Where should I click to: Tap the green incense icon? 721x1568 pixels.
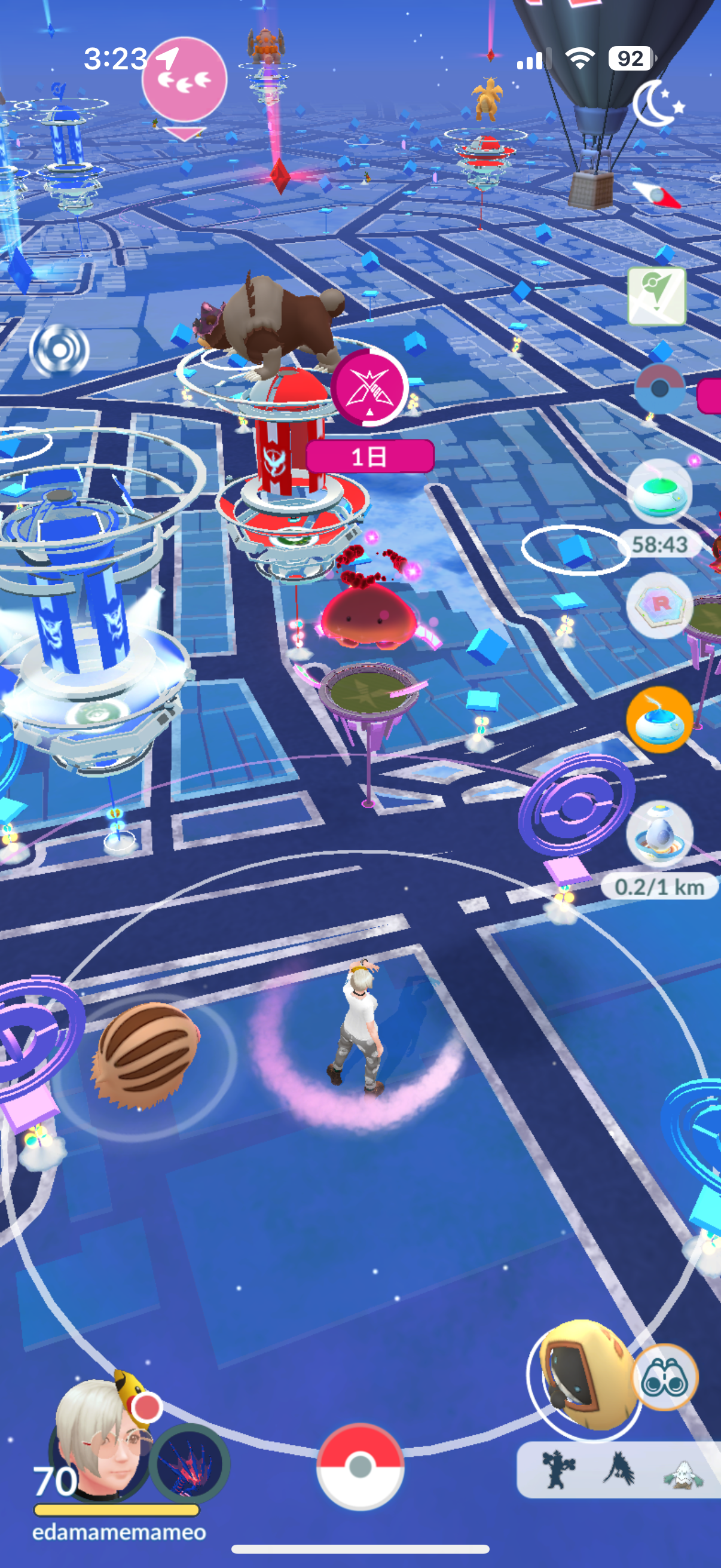click(659, 492)
